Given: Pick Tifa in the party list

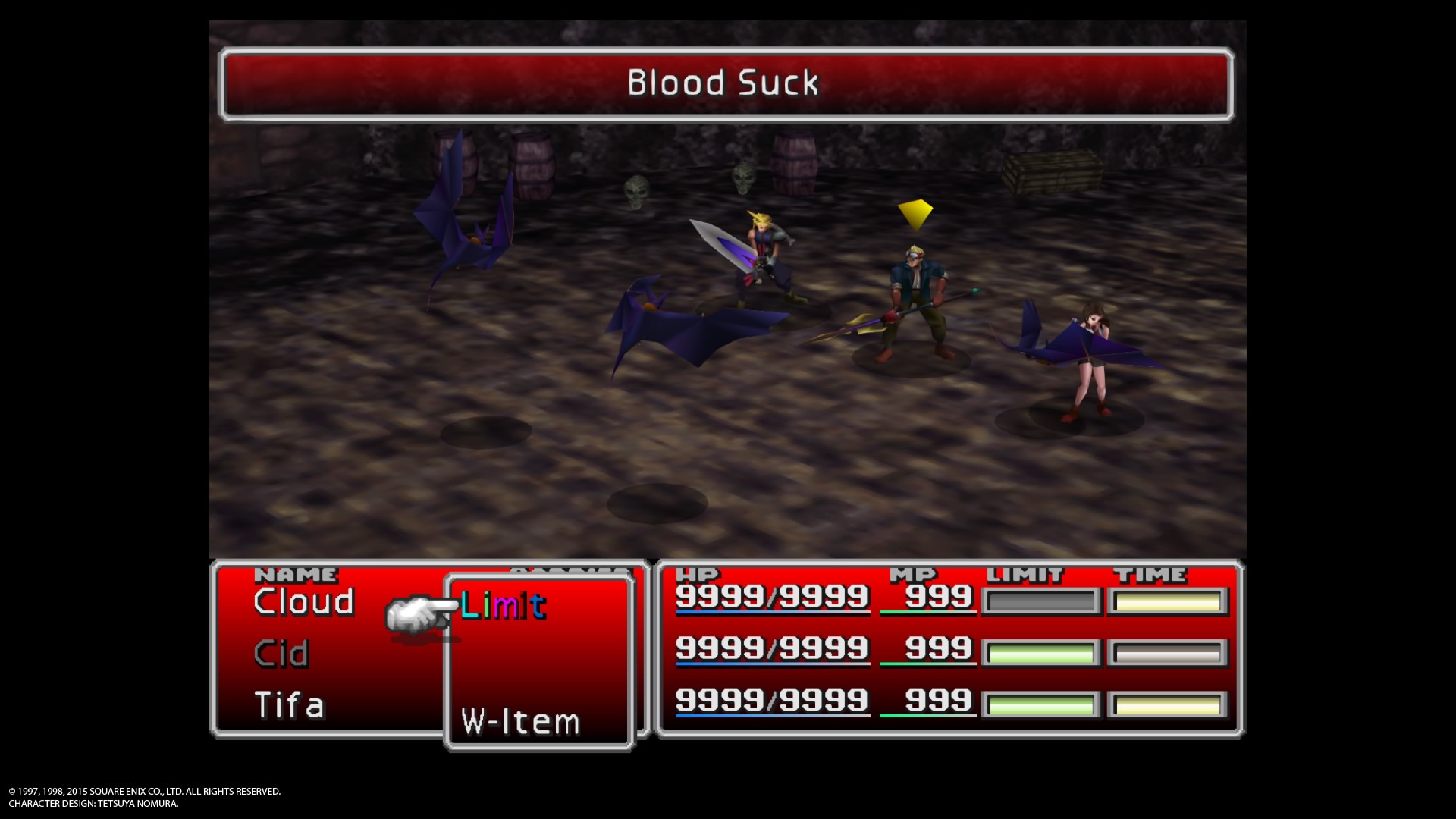Looking at the screenshot, I should pos(289,705).
